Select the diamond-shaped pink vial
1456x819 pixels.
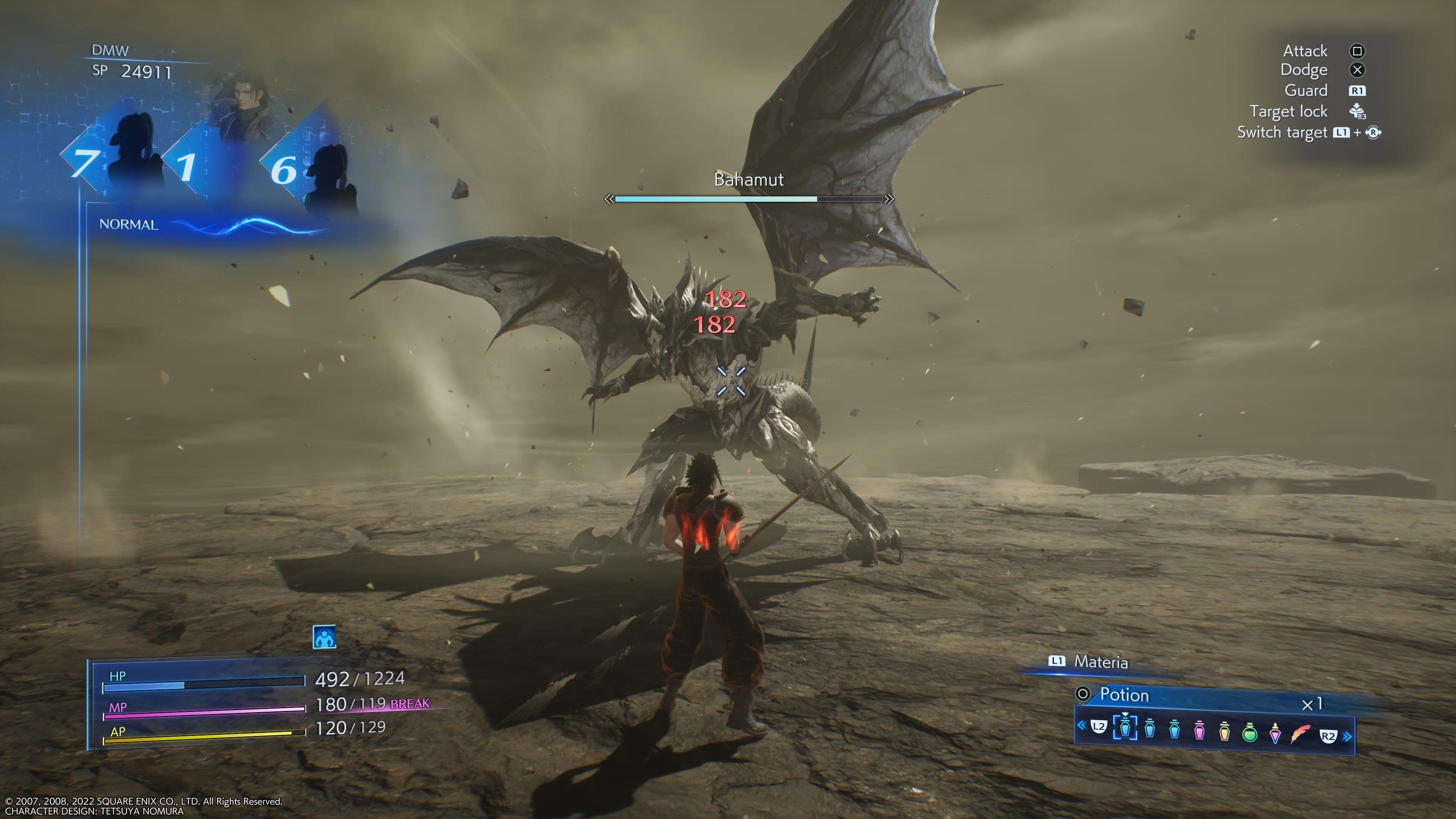click(1275, 733)
